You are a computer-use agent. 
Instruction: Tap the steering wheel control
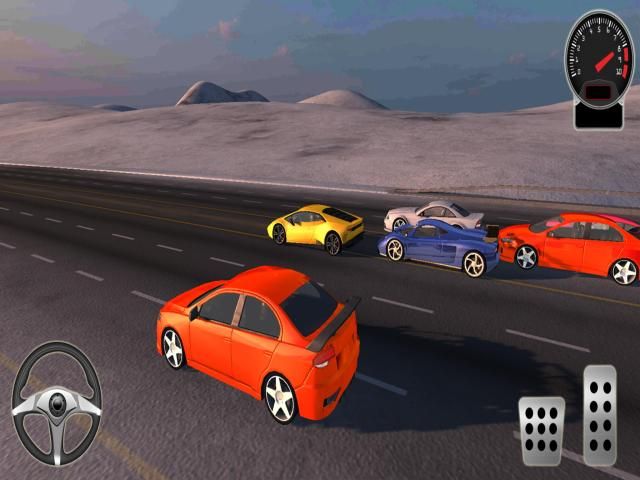point(56,403)
